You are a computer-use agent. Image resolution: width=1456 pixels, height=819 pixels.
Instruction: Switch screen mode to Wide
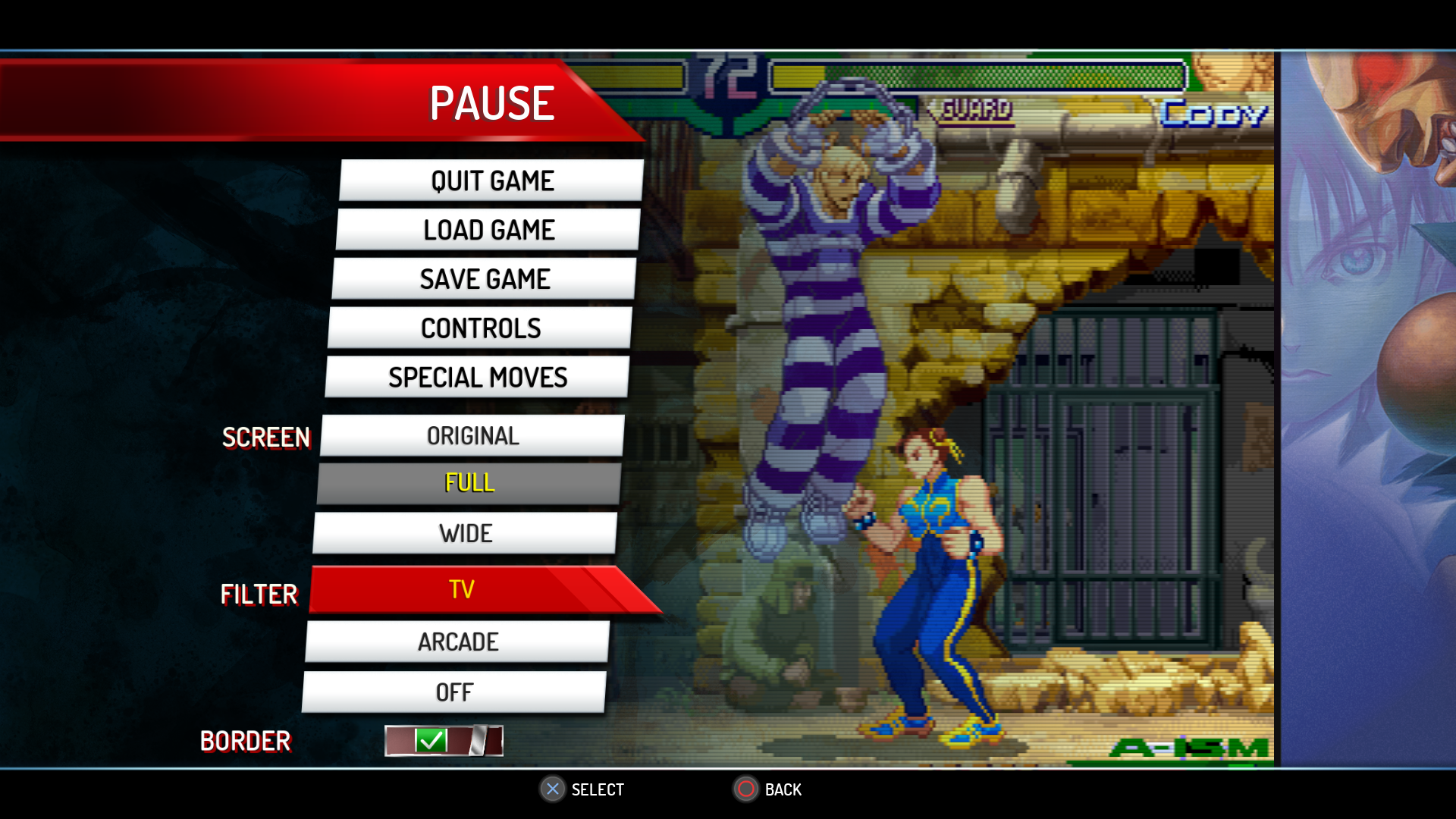pyautogui.click(x=466, y=533)
